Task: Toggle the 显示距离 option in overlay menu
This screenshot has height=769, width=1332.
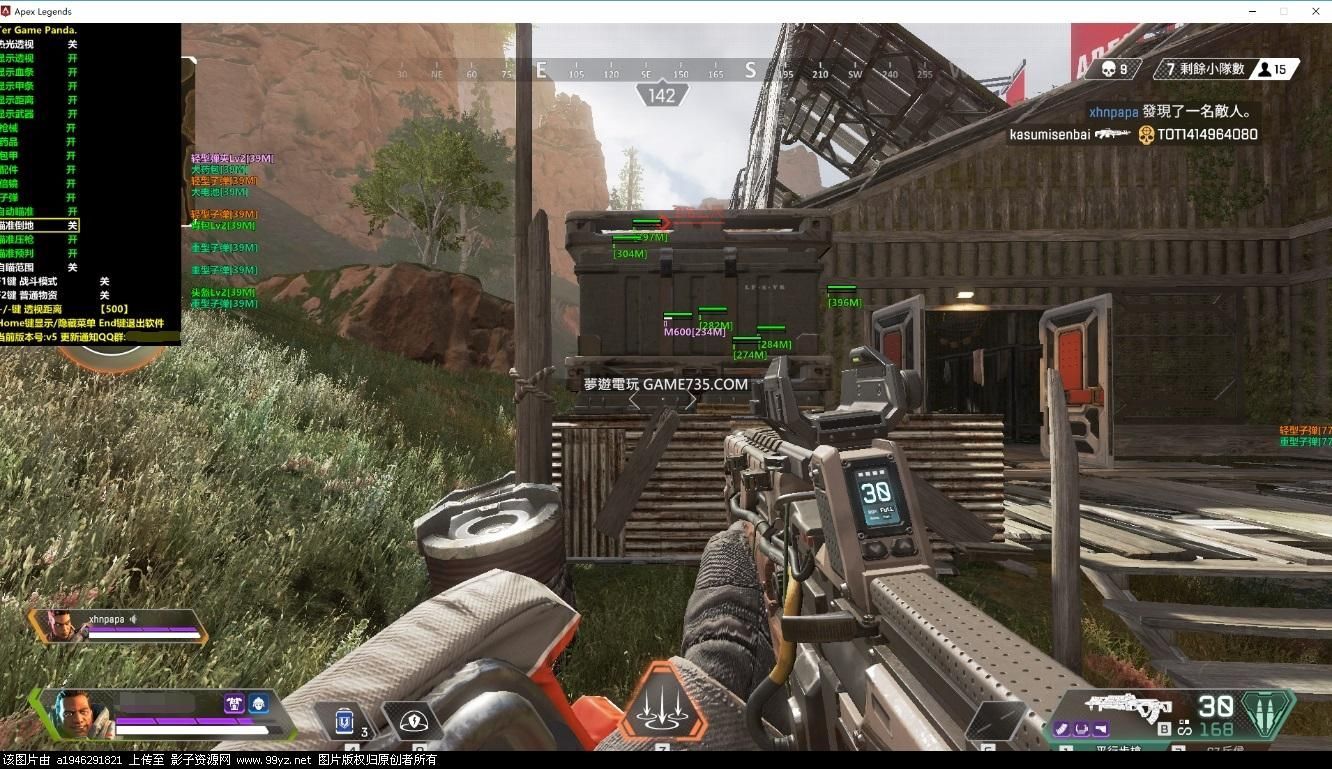Action: pos(40,100)
